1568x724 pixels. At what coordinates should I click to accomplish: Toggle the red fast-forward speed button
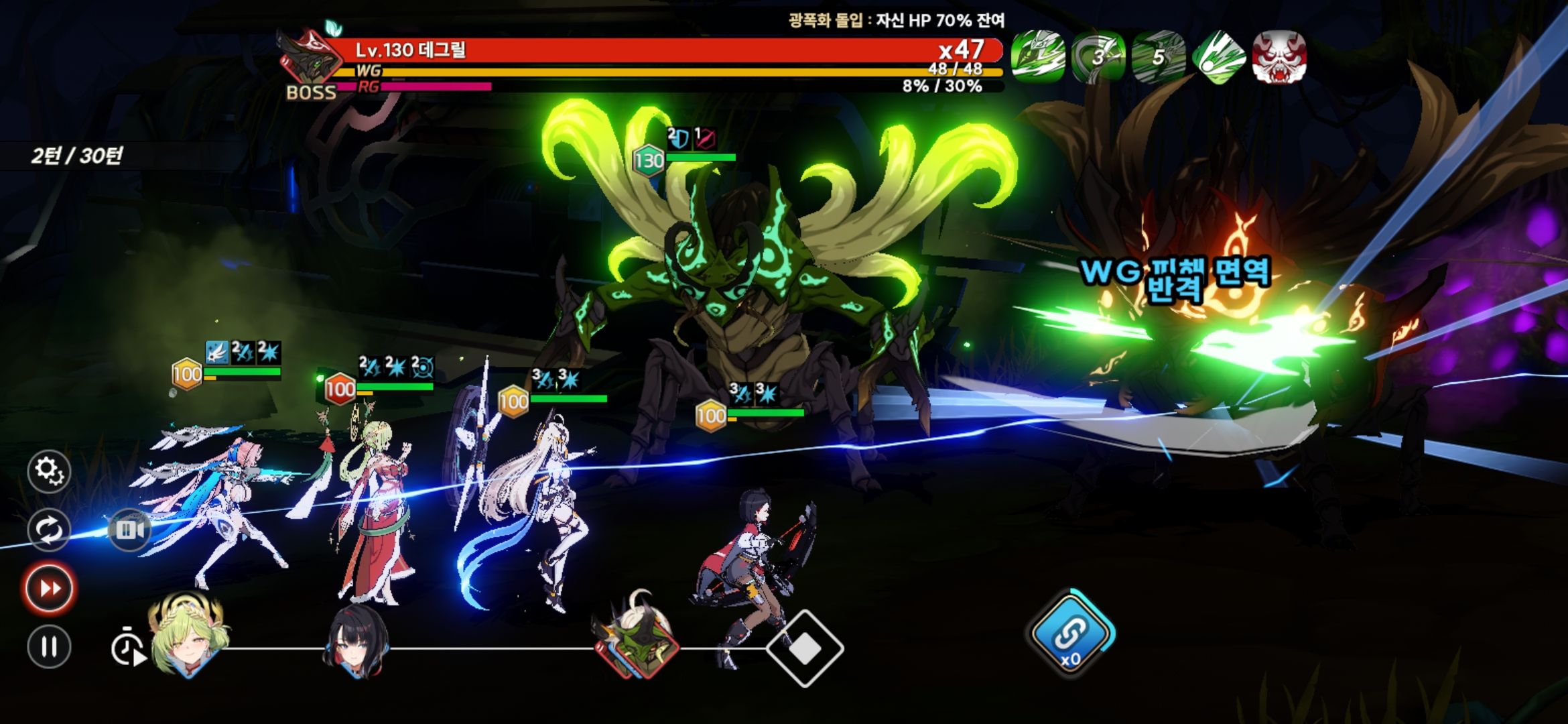click(x=49, y=589)
